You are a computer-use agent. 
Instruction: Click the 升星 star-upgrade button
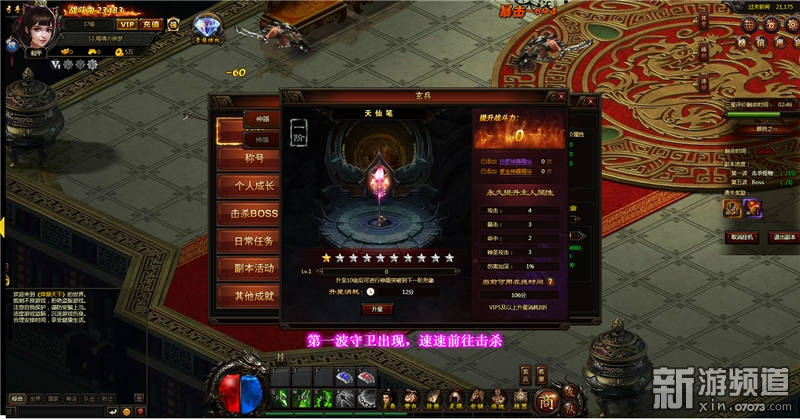[376, 310]
